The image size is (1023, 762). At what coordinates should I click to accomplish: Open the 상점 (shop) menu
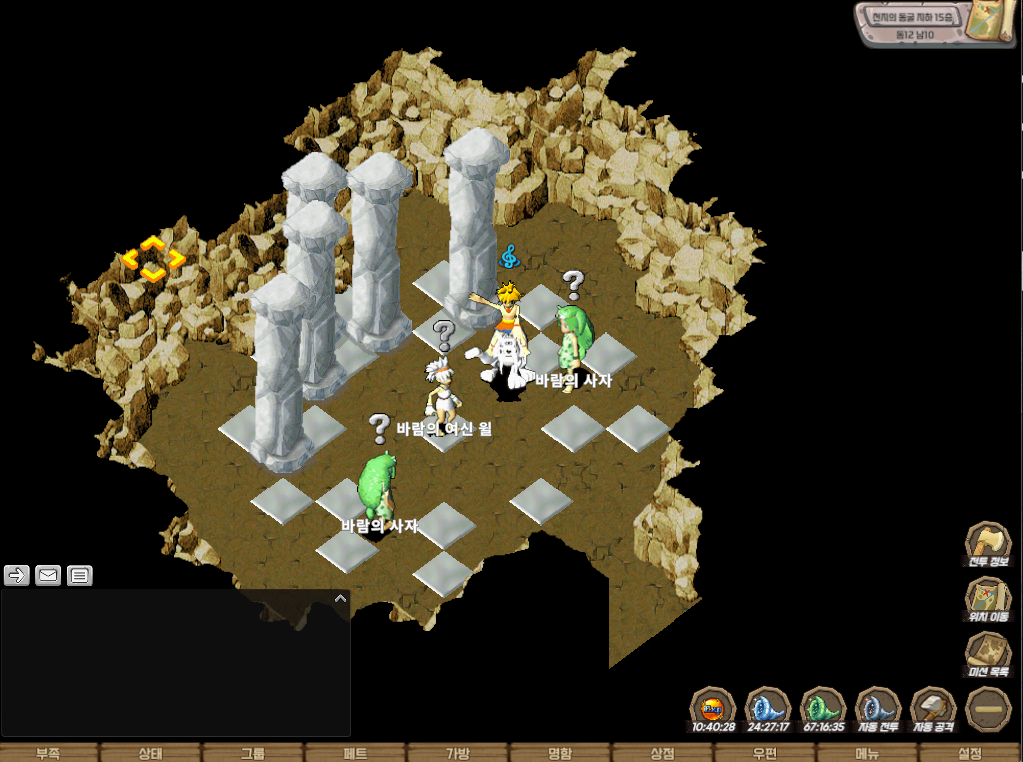662,753
